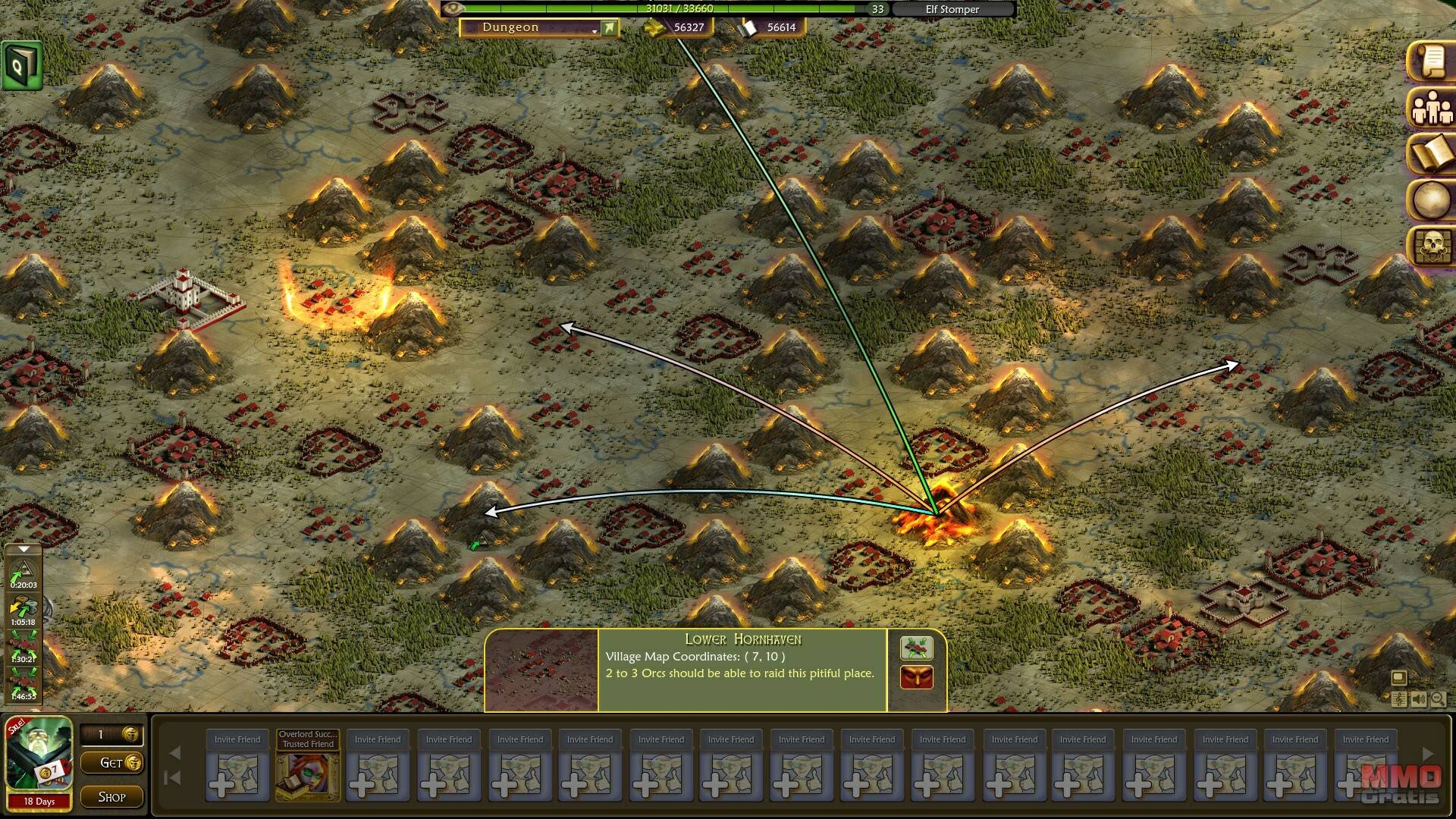
Task: Open the wizard sale offer thumbnail
Action: (39, 757)
